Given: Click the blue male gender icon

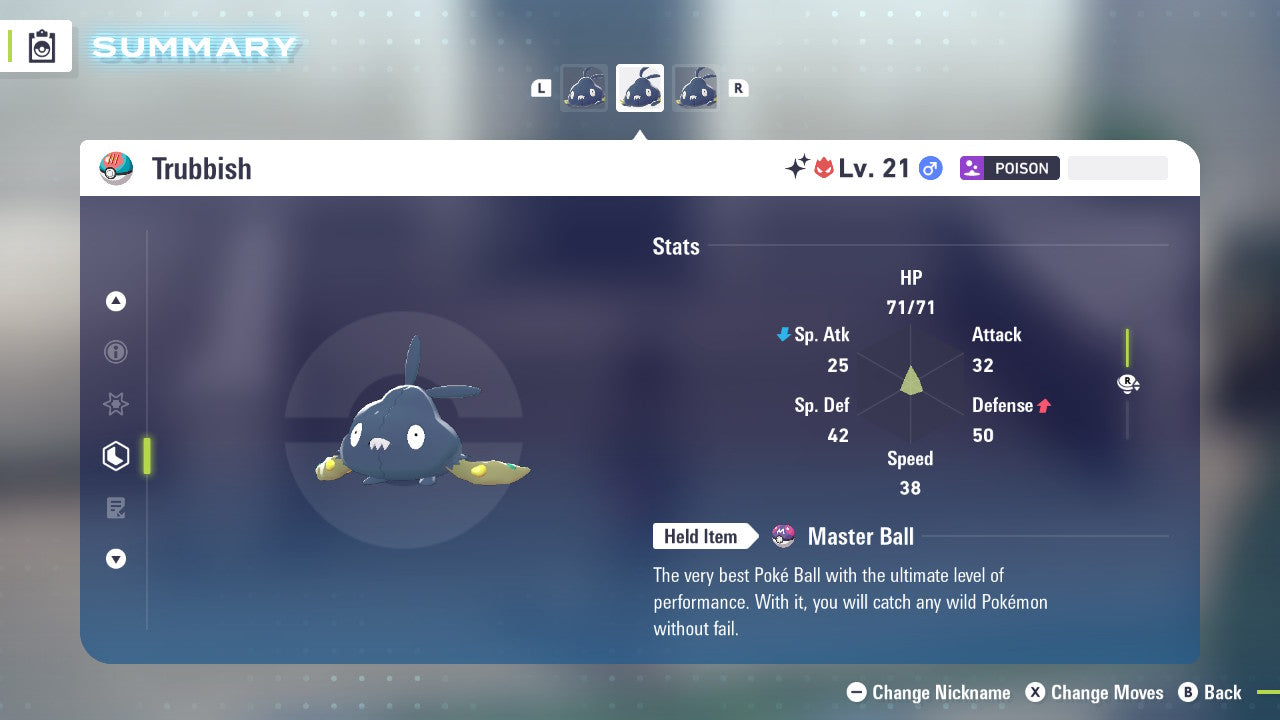Looking at the screenshot, I should pos(929,168).
